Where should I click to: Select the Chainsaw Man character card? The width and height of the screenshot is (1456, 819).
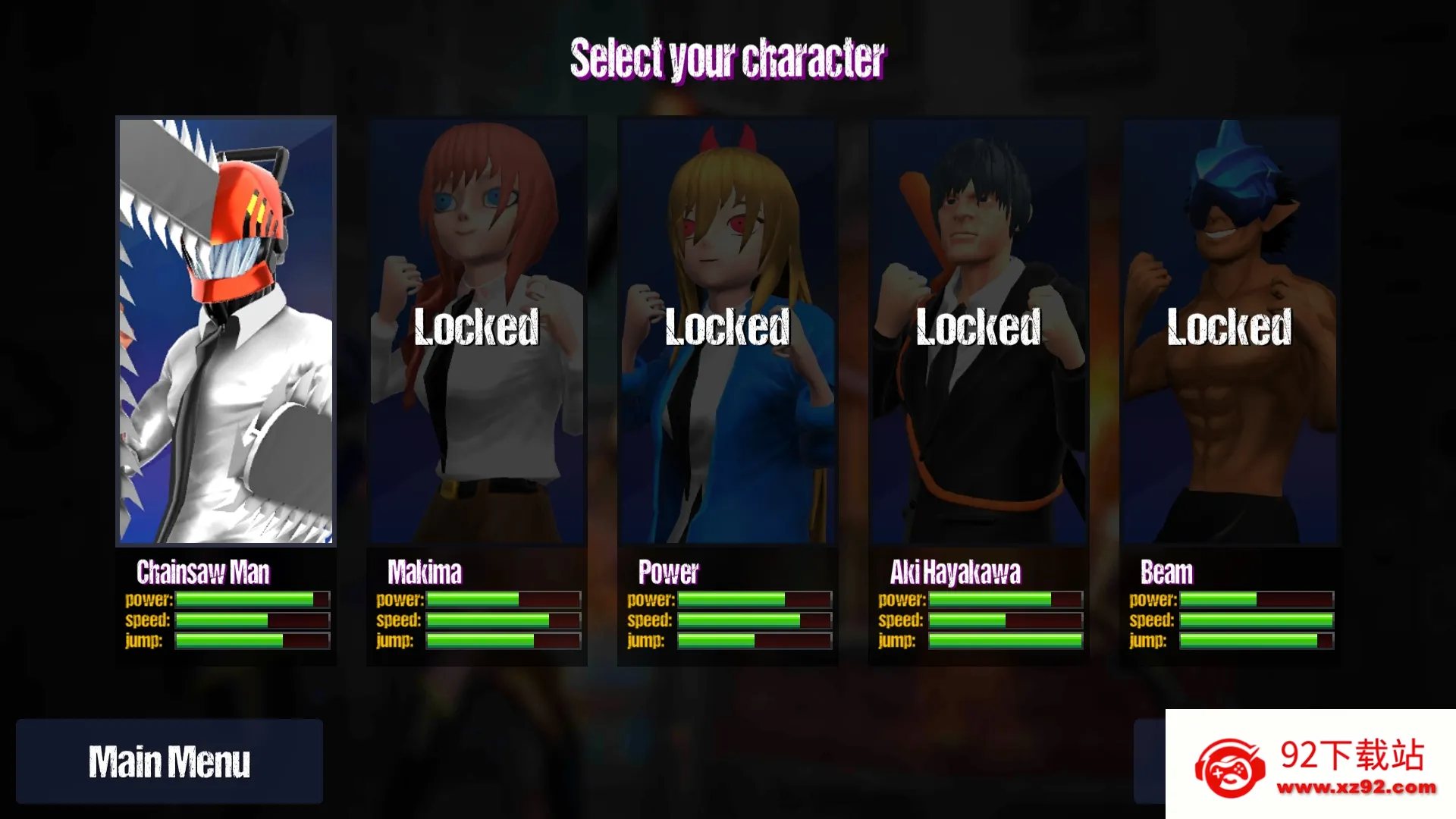(226, 331)
